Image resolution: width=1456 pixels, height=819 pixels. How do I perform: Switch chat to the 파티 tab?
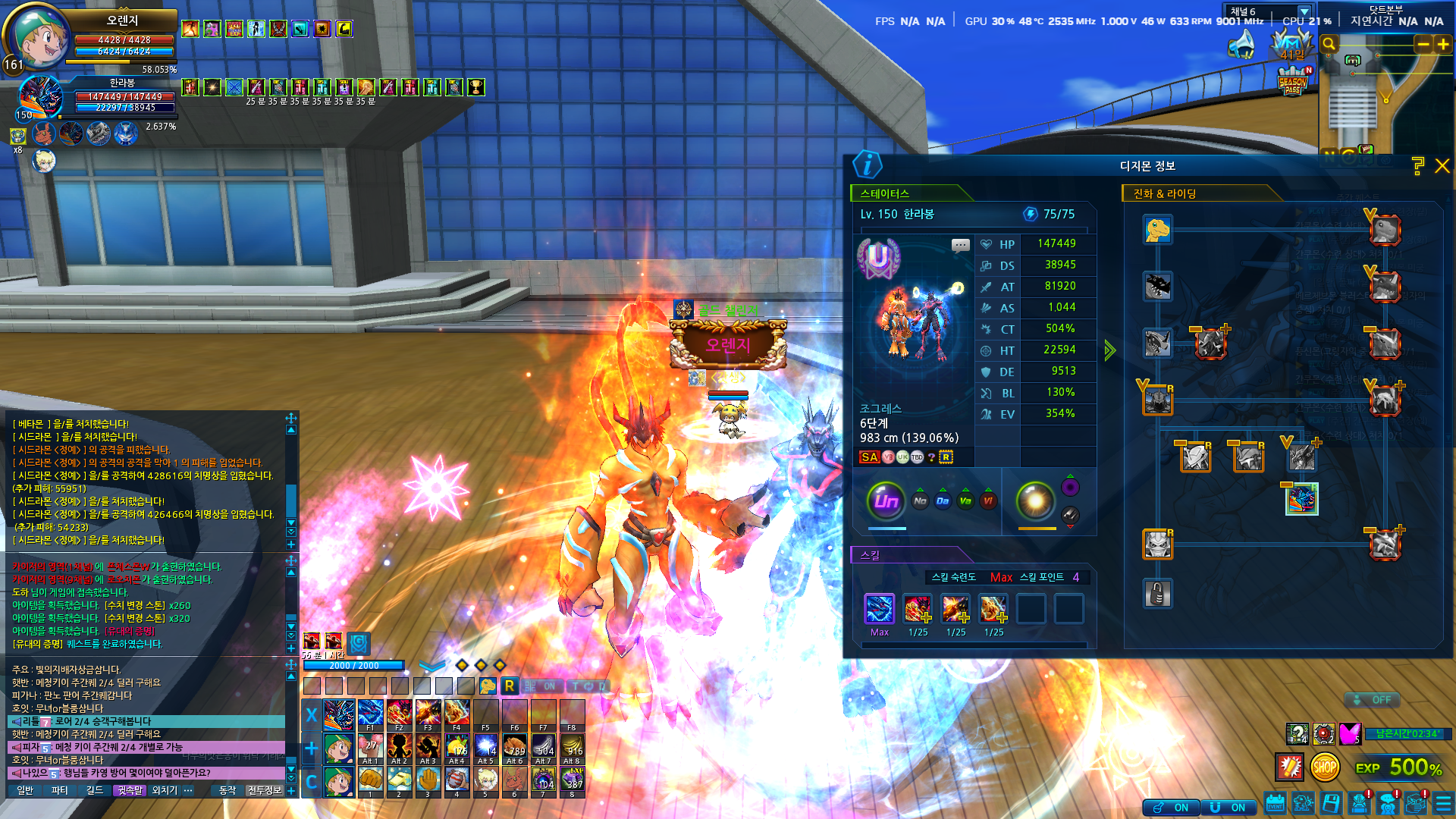(59, 790)
